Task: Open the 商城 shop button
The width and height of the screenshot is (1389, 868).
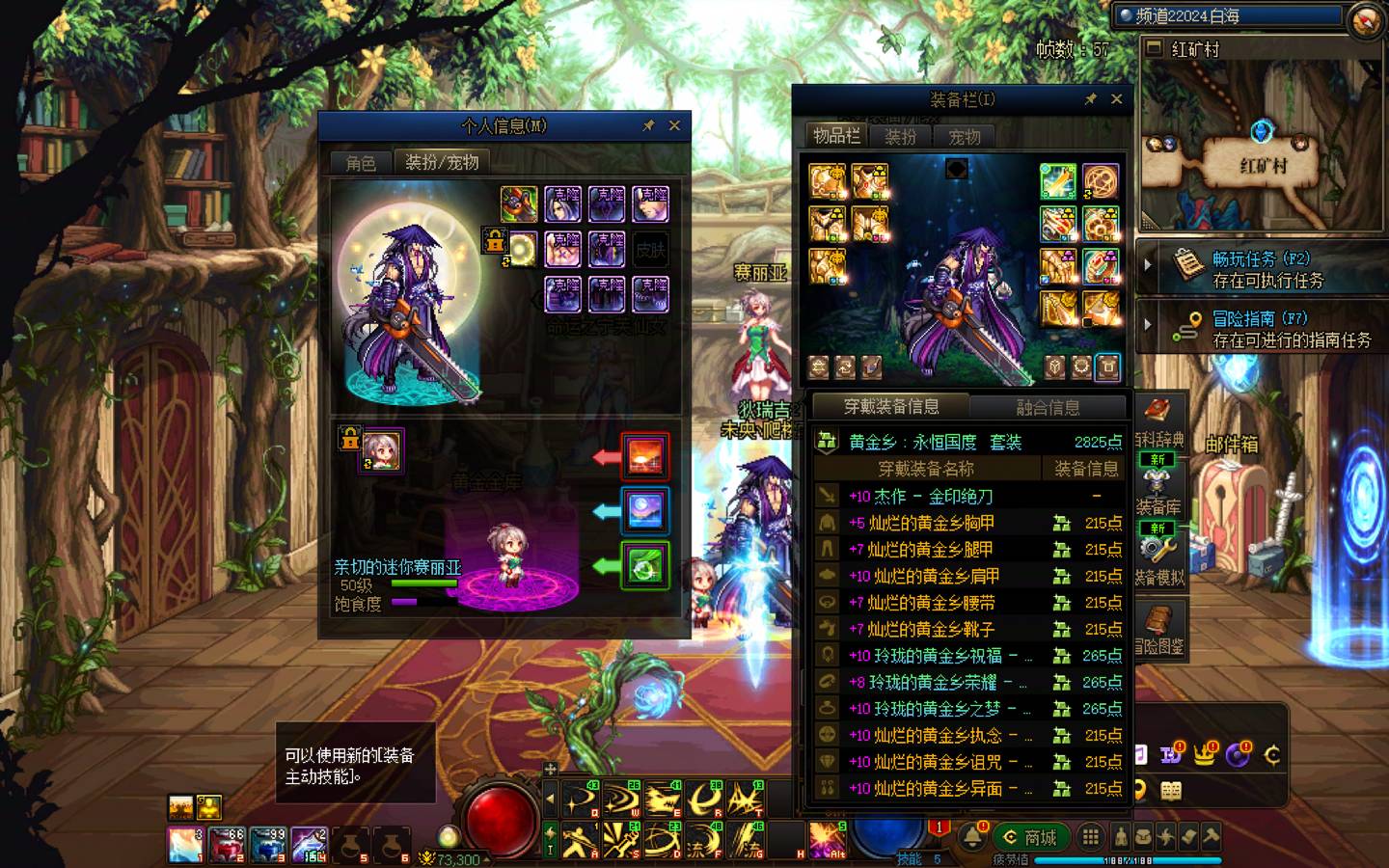Action: tap(1029, 837)
